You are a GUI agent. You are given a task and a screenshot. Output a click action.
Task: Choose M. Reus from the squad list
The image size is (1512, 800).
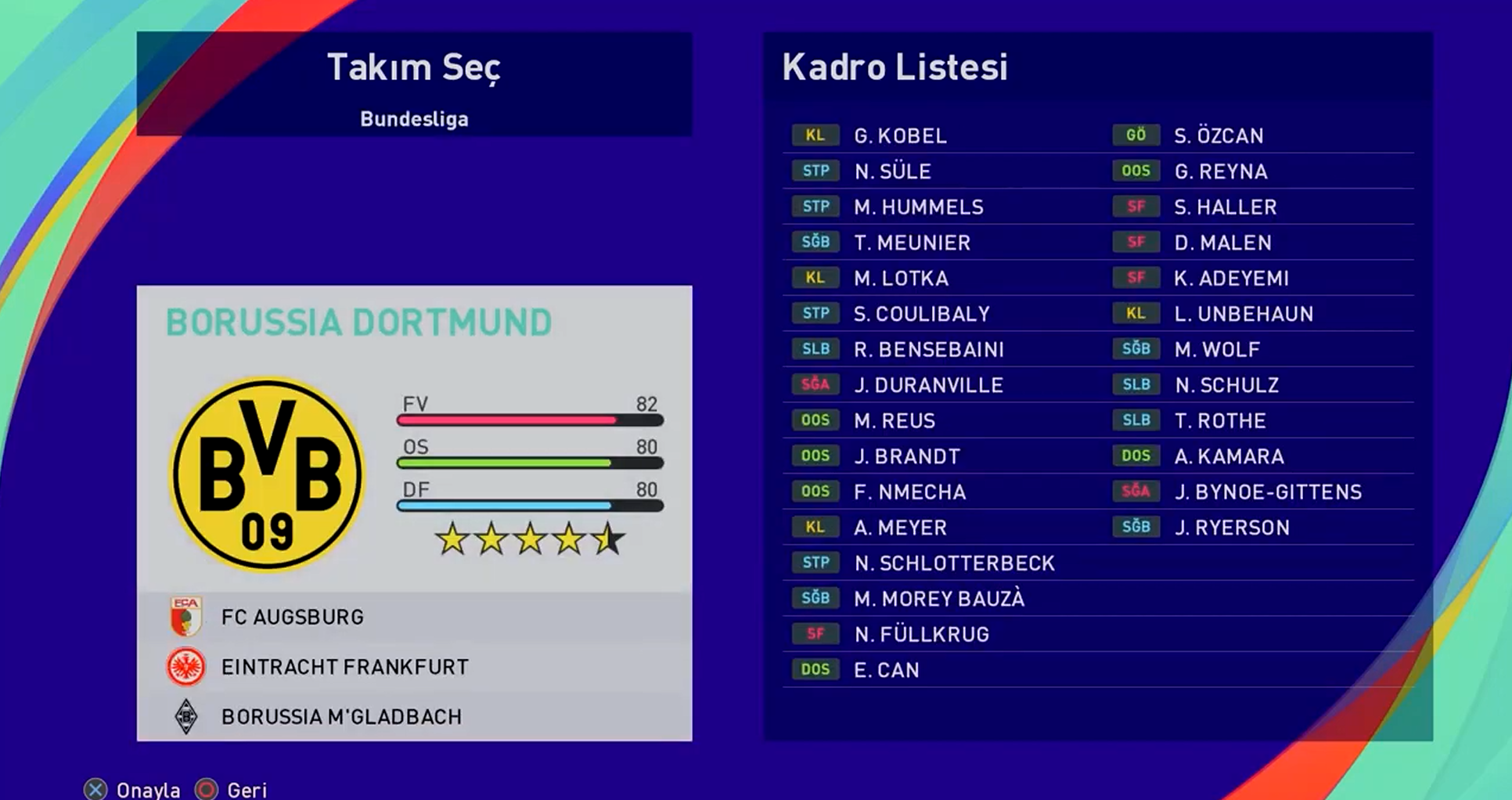pos(894,420)
